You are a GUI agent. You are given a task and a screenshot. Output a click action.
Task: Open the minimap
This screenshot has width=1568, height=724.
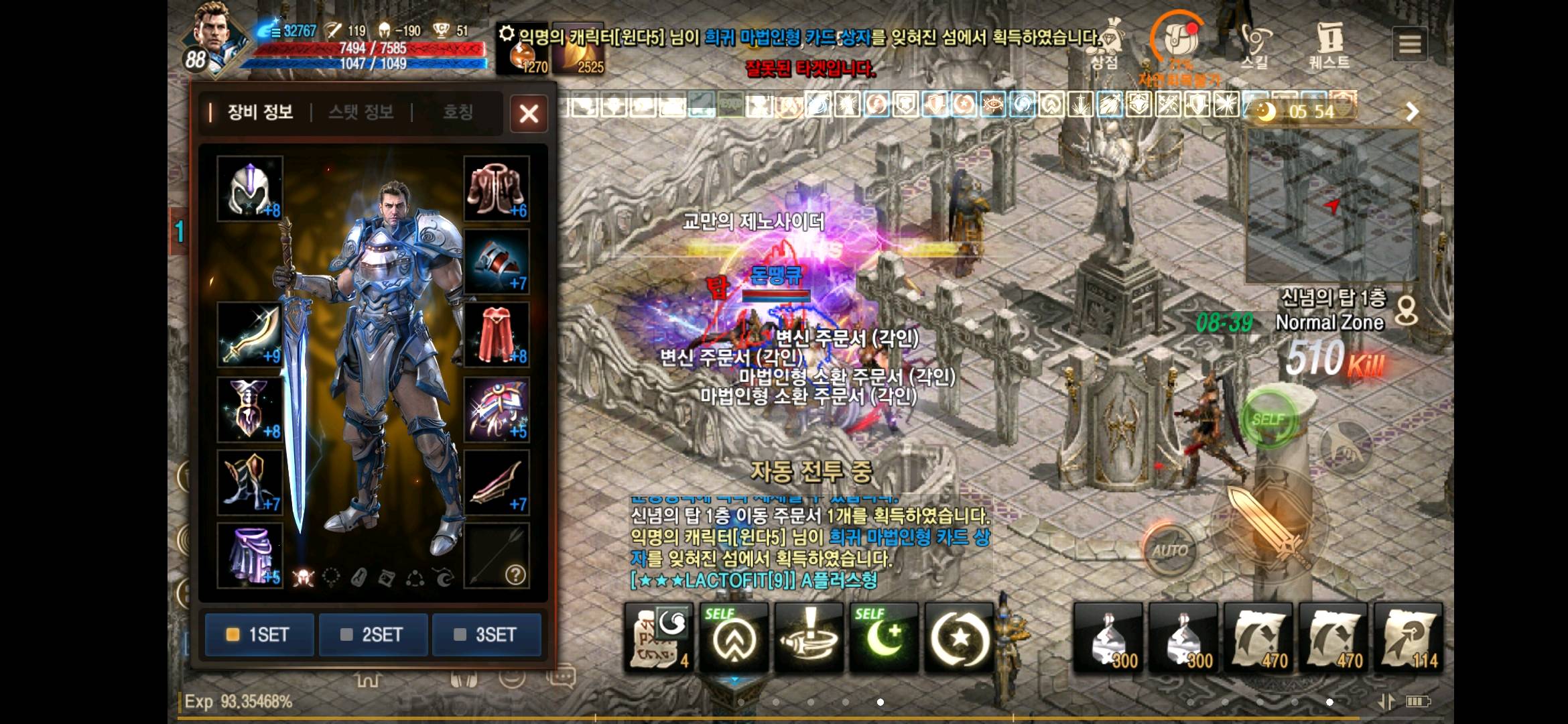(x=1332, y=205)
